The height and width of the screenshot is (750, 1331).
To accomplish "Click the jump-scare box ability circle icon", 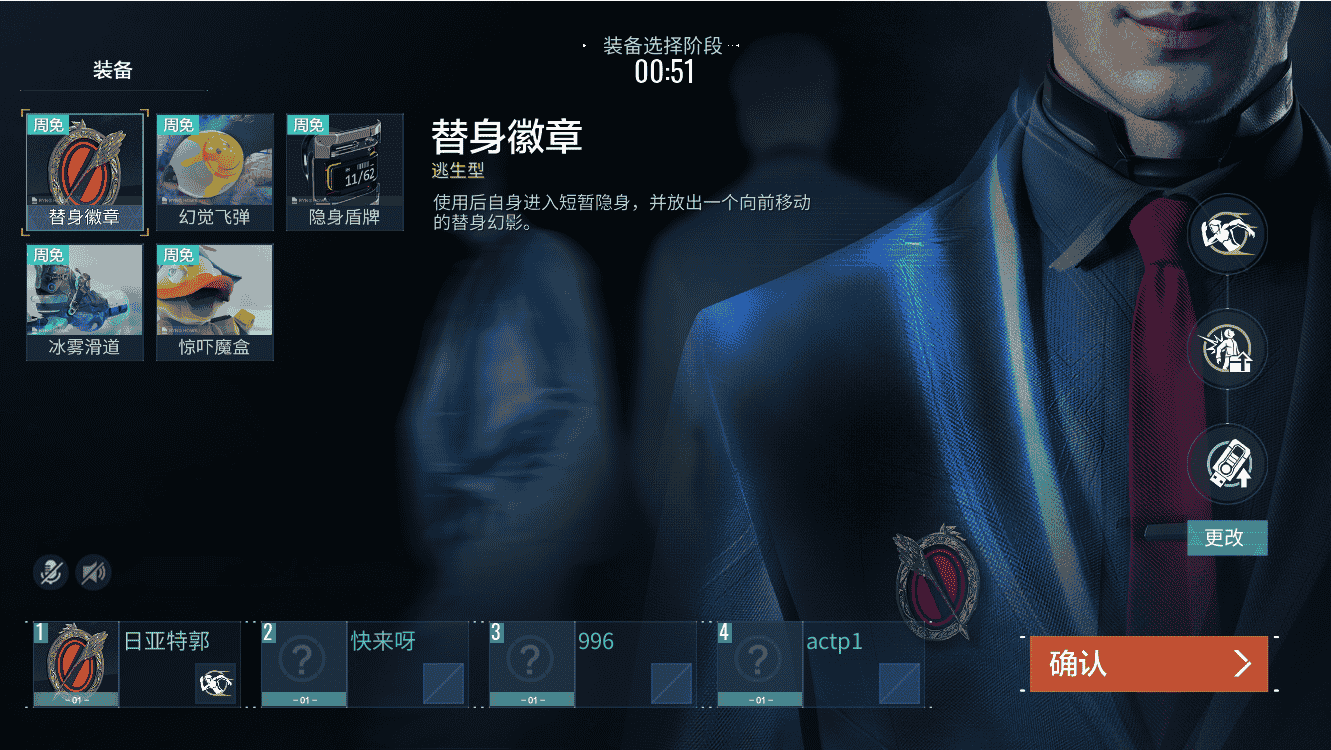I will 1228,349.
